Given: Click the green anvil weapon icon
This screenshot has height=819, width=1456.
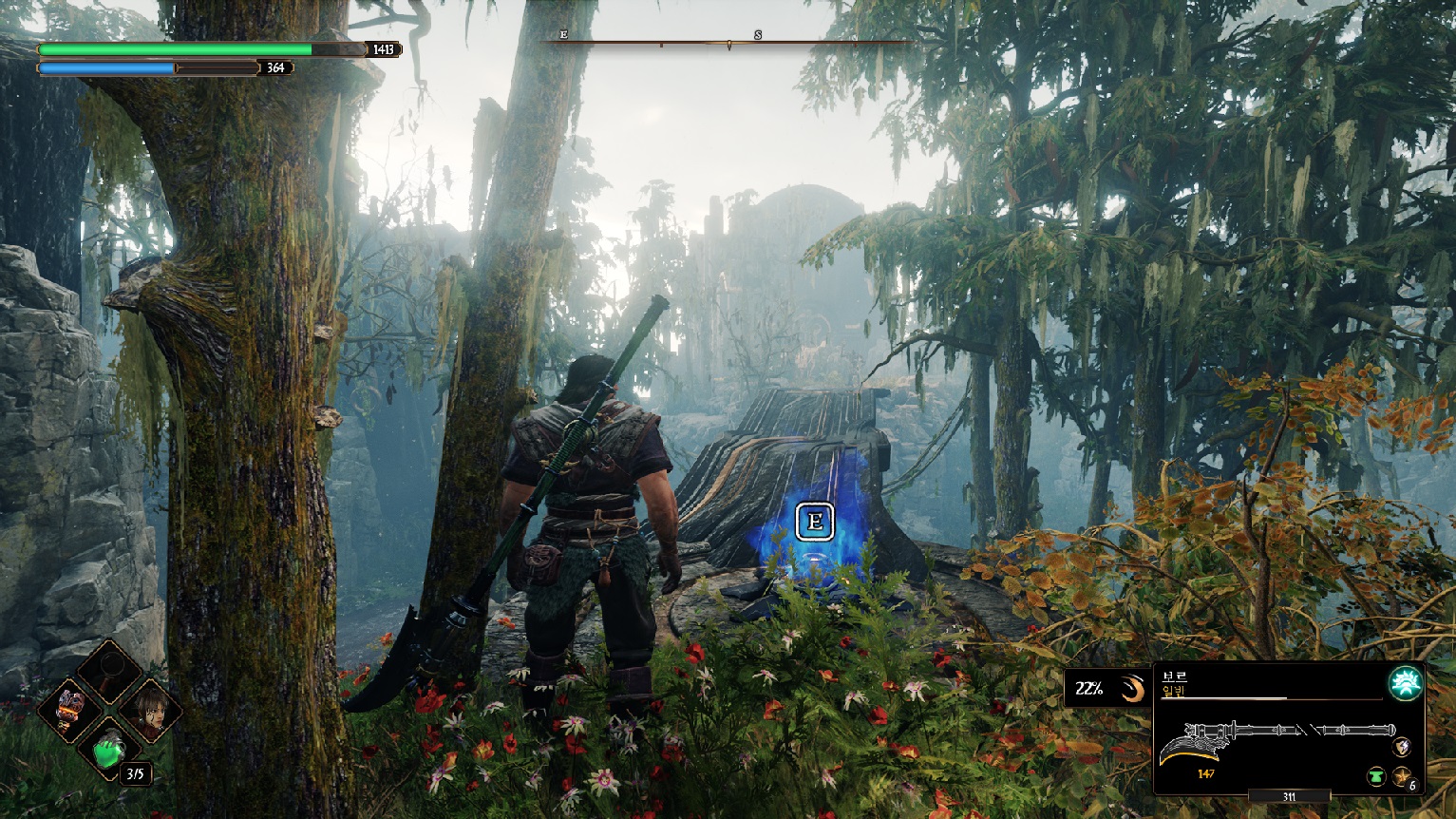Looking at the screenshot, I should [x=1376, y=777].
